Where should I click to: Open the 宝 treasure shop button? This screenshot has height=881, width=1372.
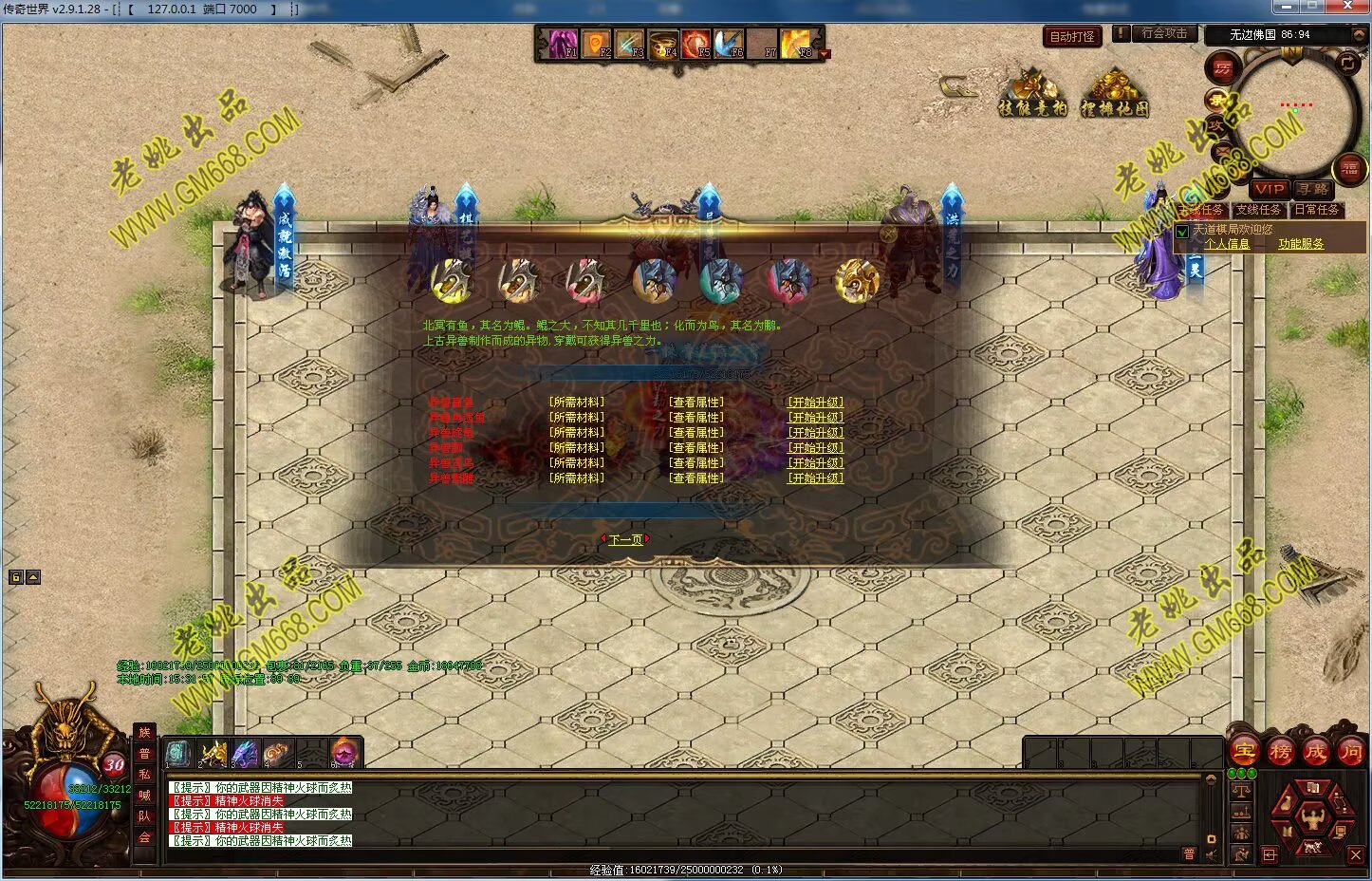coord(1244,752)
